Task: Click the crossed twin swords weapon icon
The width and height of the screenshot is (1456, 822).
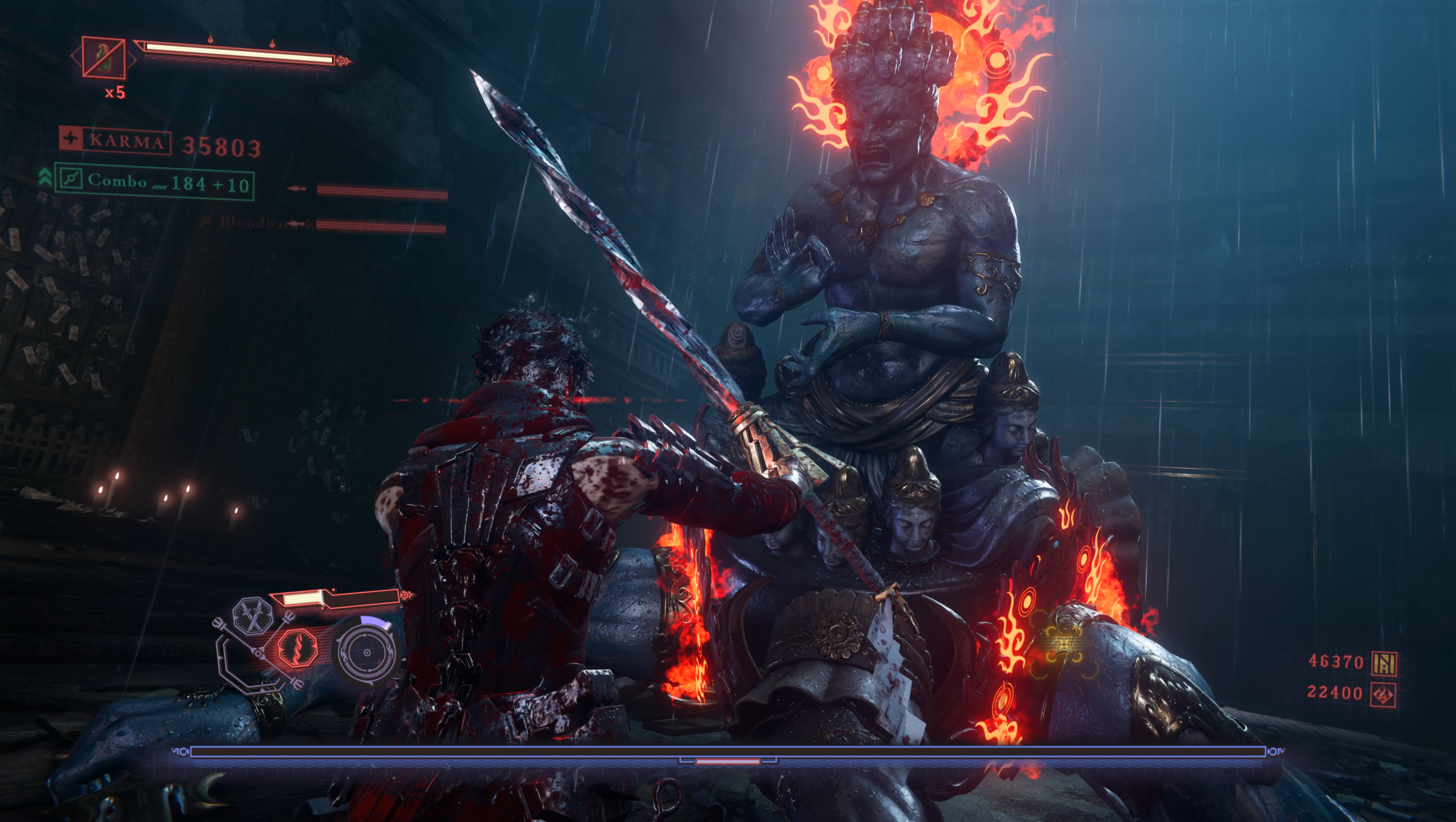Action: pos(253,616)
